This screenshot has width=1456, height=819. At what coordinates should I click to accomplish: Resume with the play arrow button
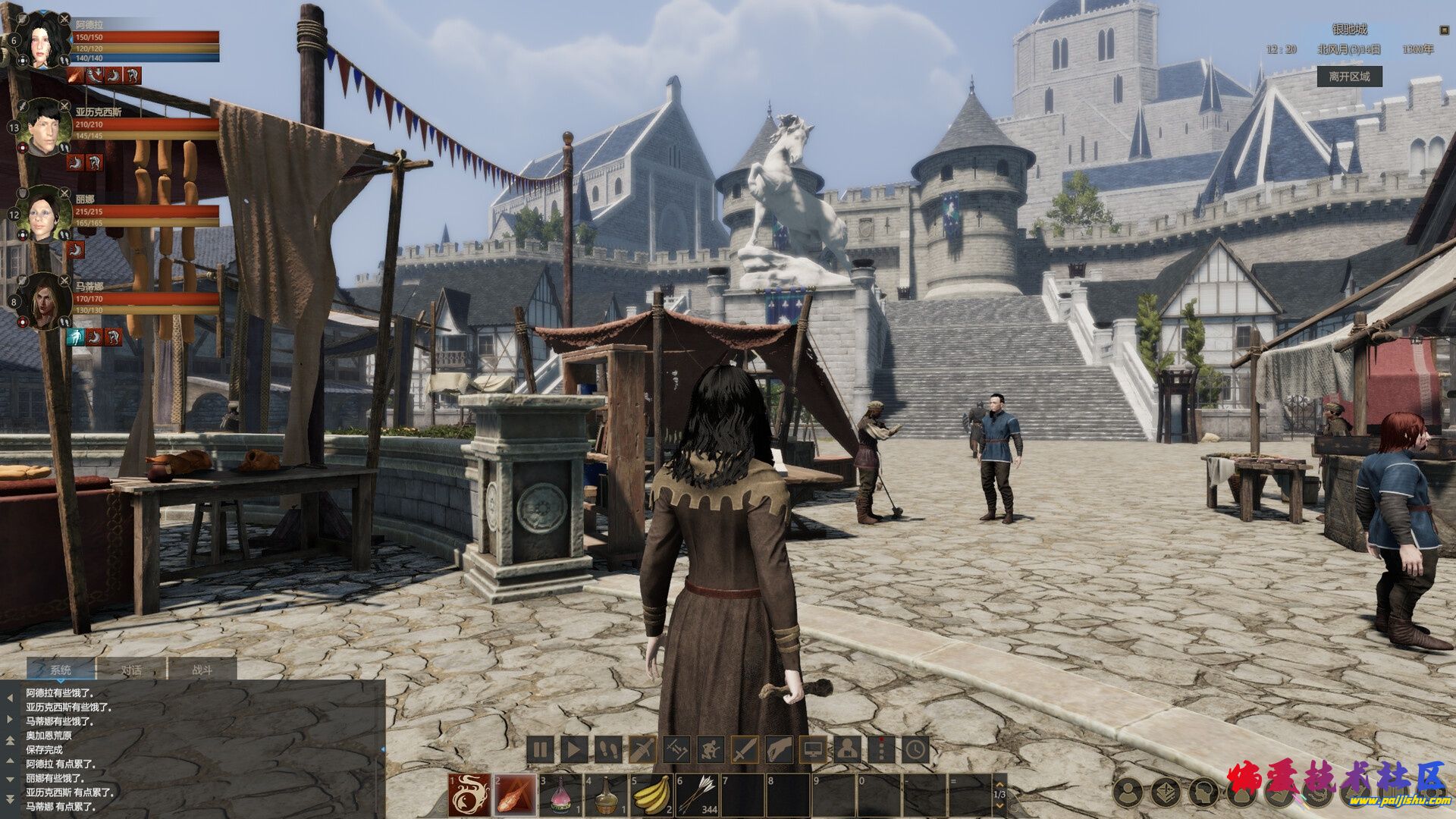[x=574, y=751]
